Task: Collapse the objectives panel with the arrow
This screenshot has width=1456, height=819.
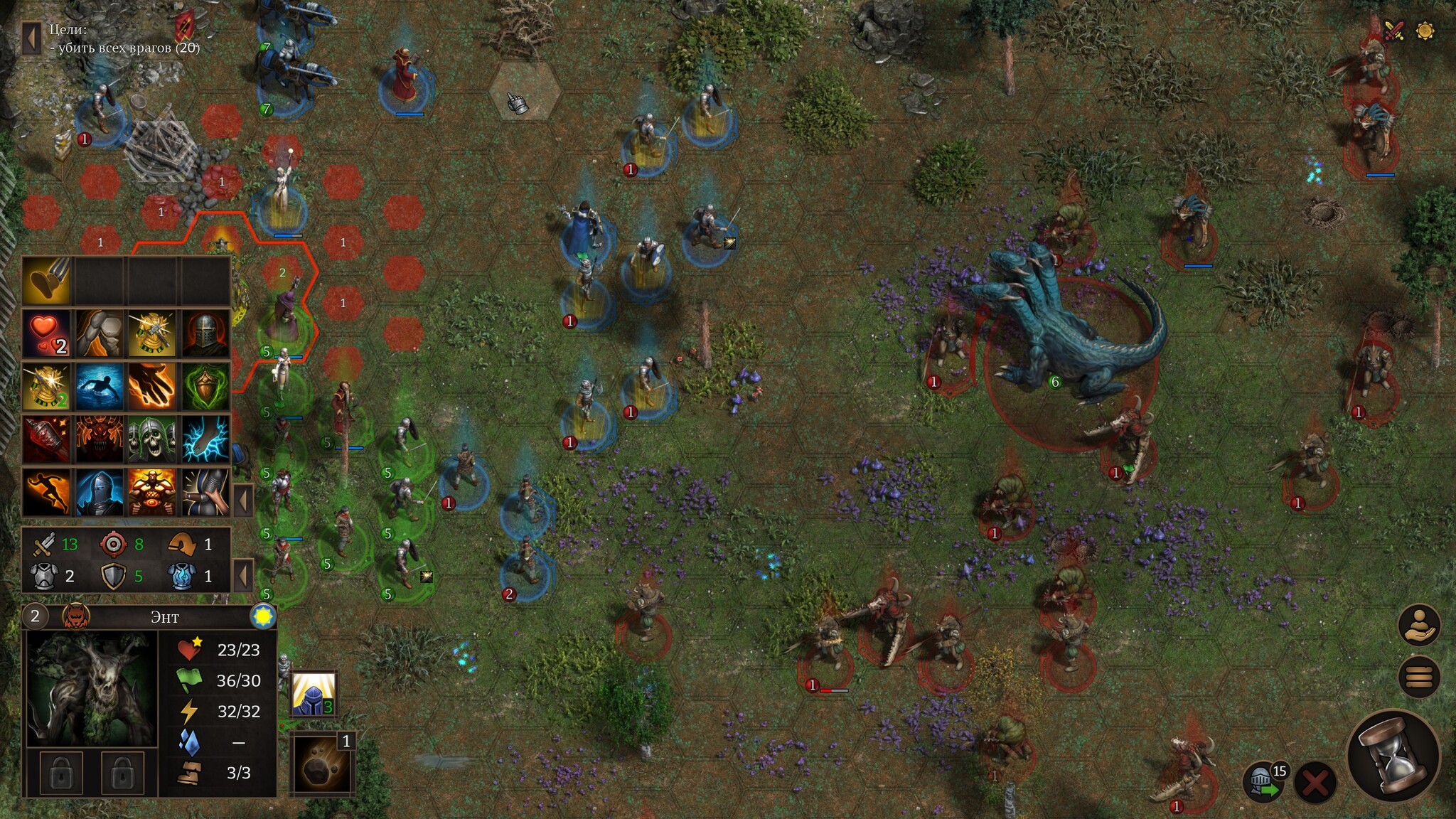Action: 31,38
